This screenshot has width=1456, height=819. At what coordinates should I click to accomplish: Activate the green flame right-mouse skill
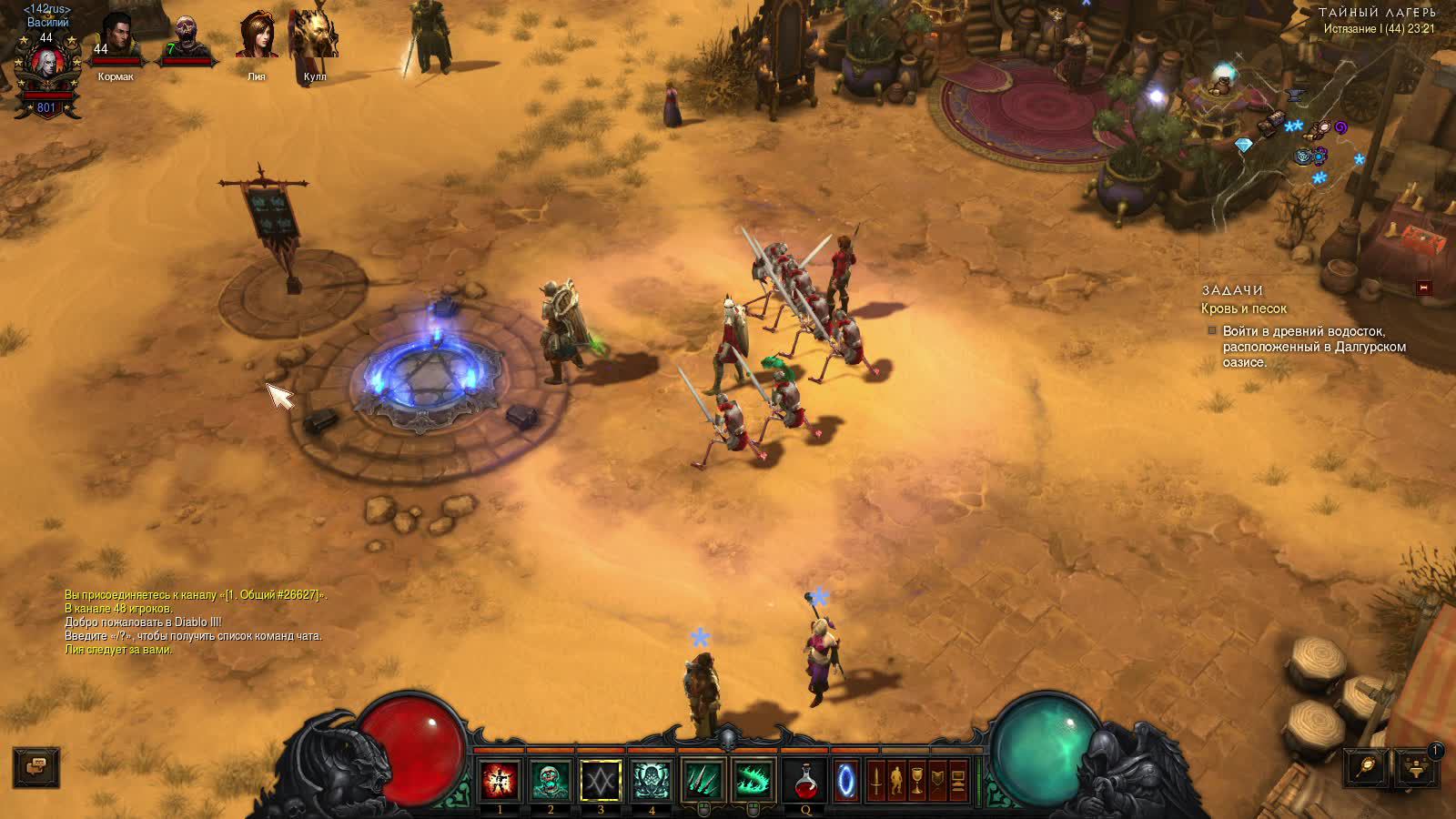753,781
